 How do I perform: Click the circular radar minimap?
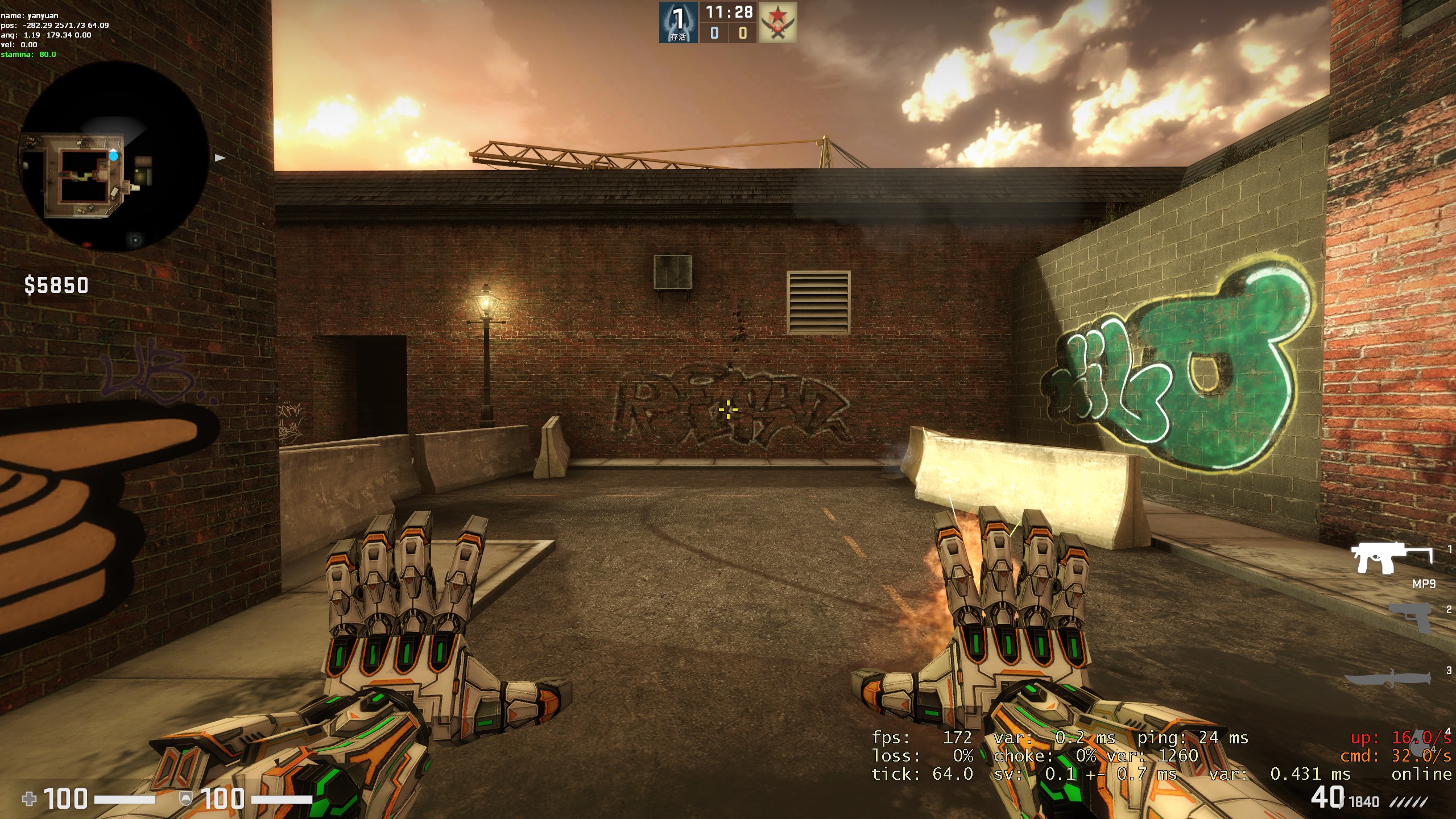[114, 156]
